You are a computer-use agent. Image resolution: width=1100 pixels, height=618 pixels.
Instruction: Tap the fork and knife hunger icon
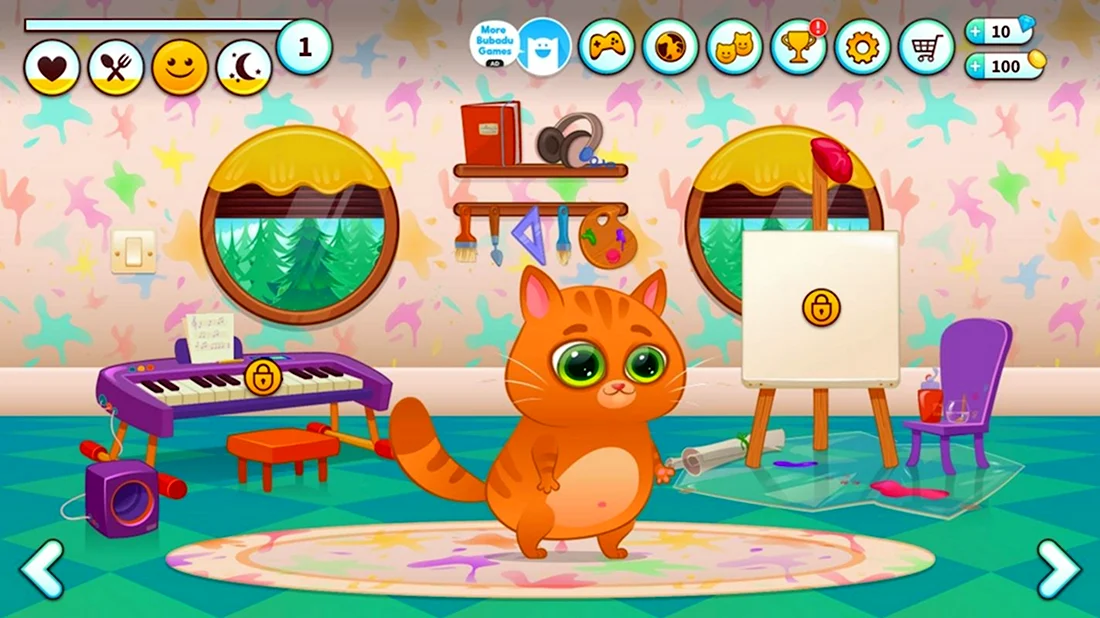pos(116,68)
